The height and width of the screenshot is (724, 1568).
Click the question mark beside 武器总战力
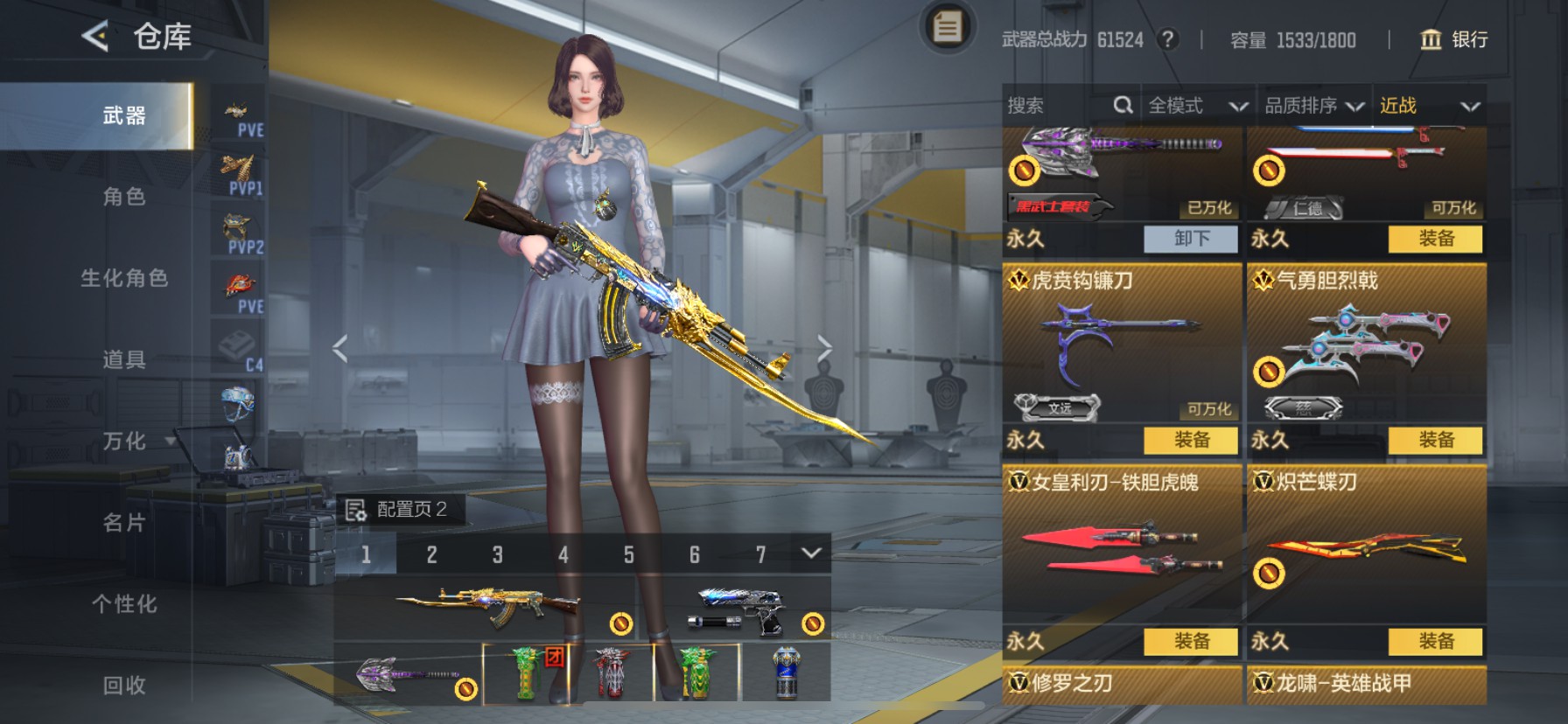pos(1171,38)
